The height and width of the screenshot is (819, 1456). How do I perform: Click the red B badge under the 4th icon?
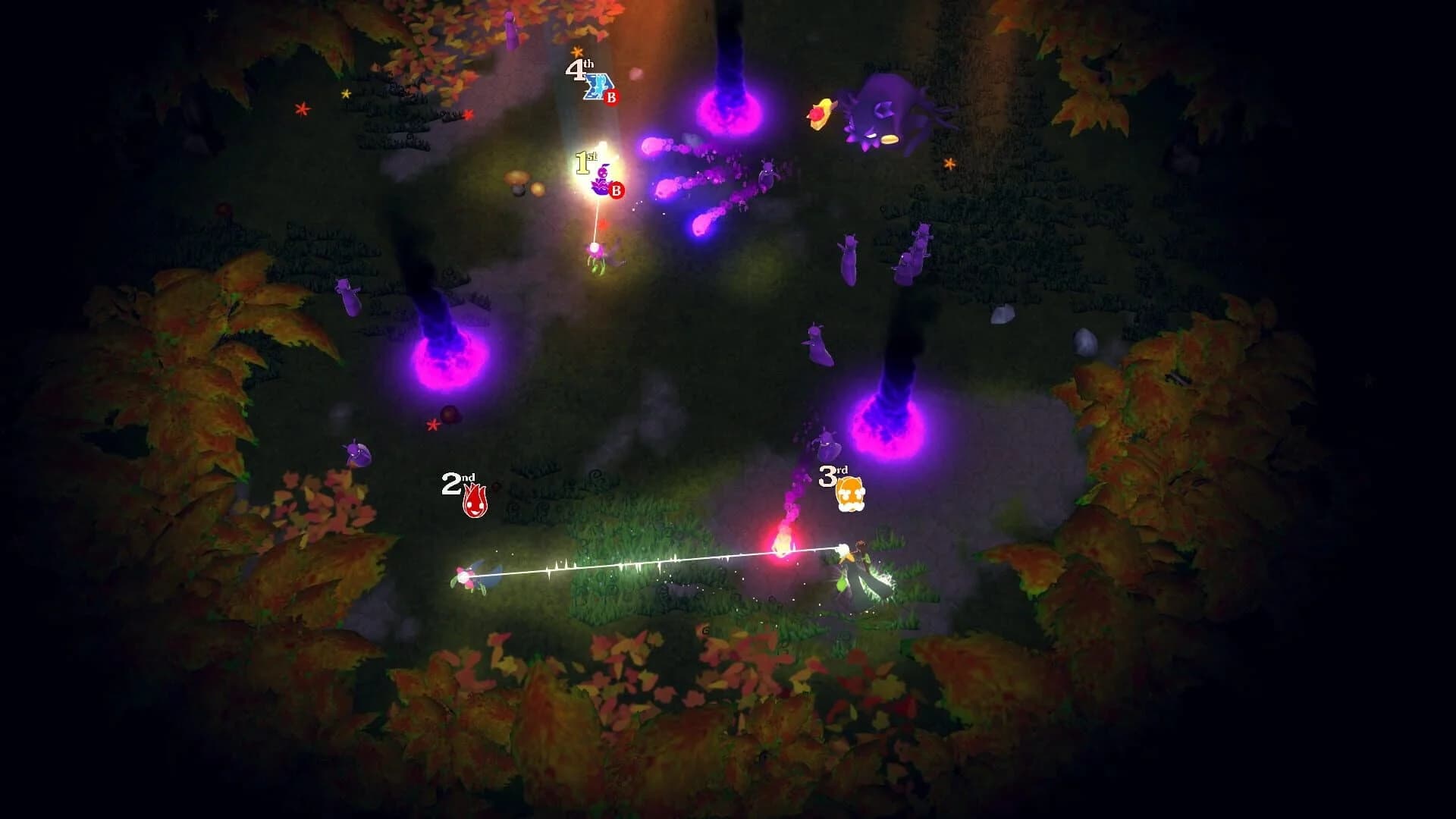click(611, 97)
